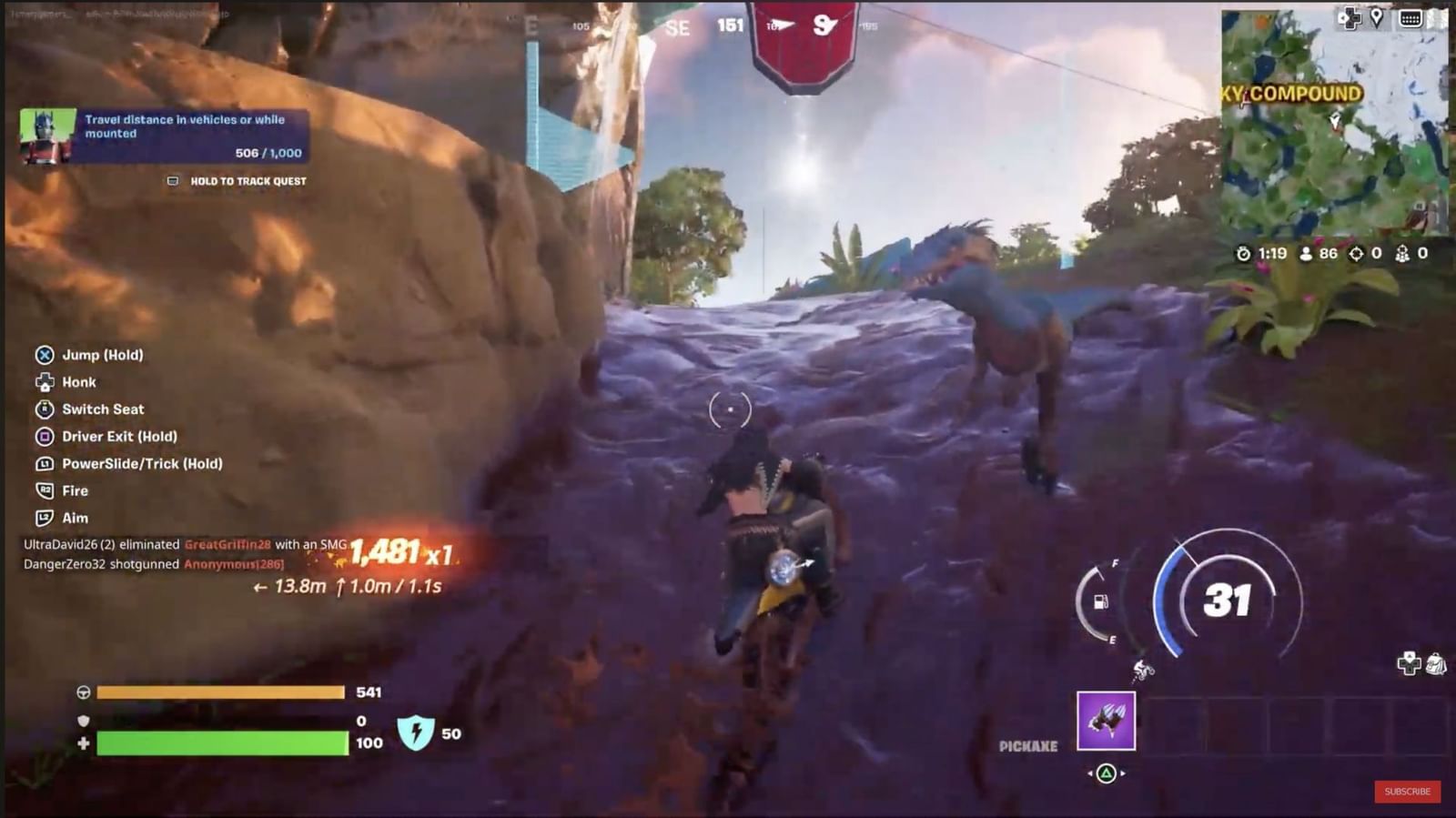Screen dimensions: 1456x818
Task: Click the keyboard indicator icon above minimap
Action: (1411, 18)
